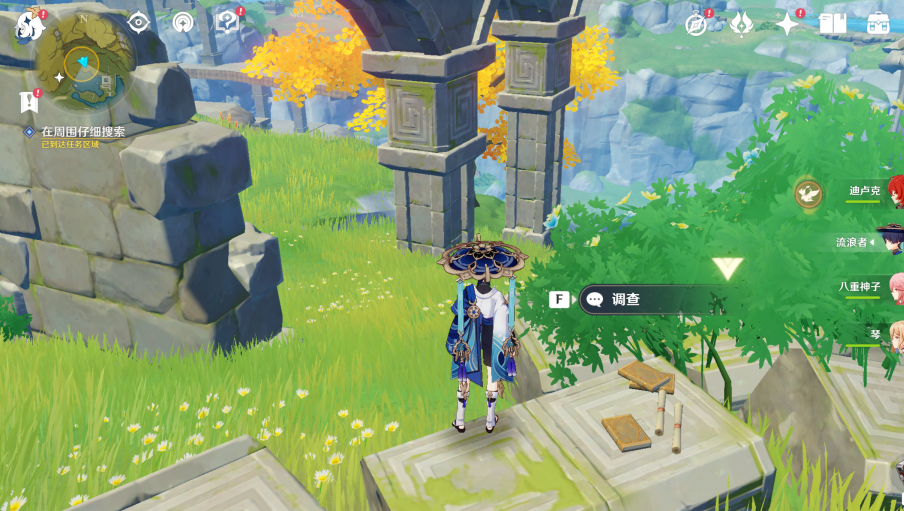Open the backpack inventory
The image size is (904, 511).
tap(877, 24)
